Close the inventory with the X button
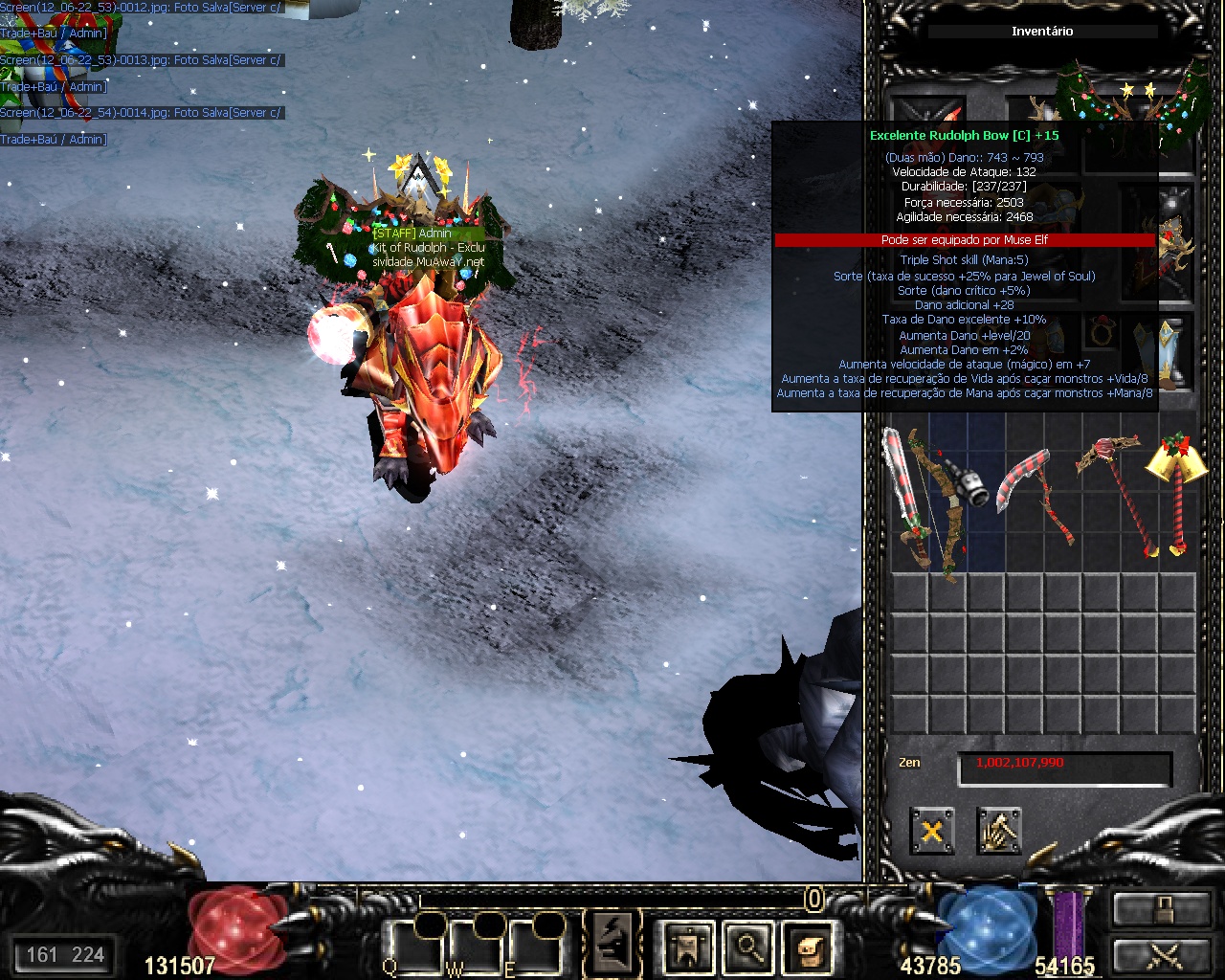Screen dimensions: 1225x980 [x=931, y=831]
